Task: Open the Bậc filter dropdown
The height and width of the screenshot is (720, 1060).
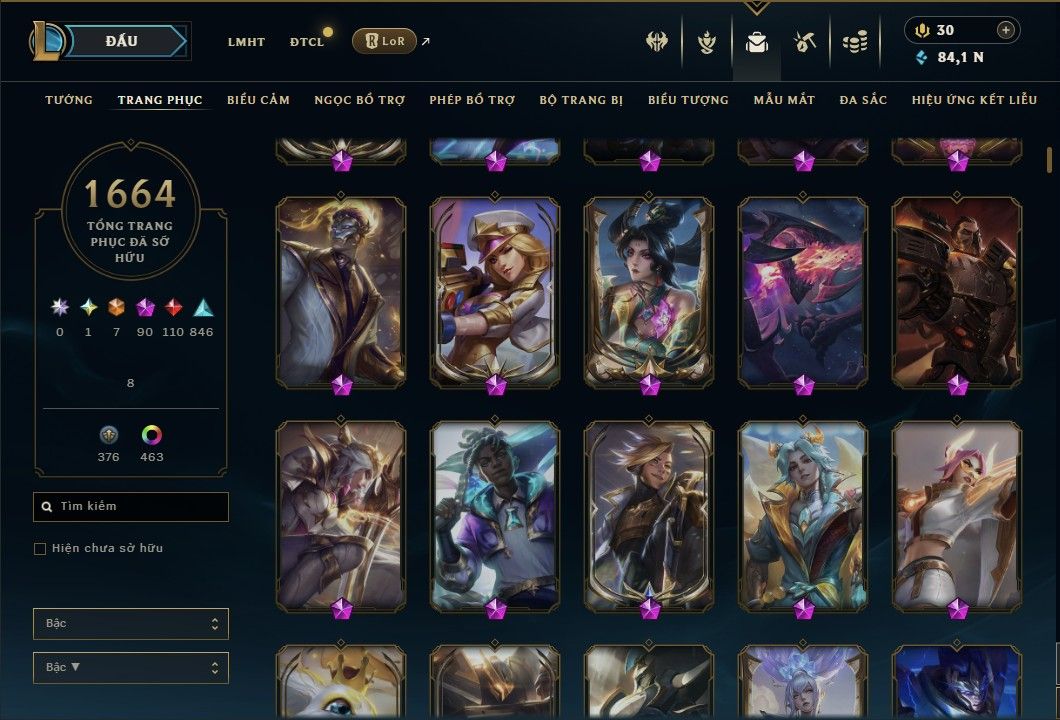Action: 131,624
